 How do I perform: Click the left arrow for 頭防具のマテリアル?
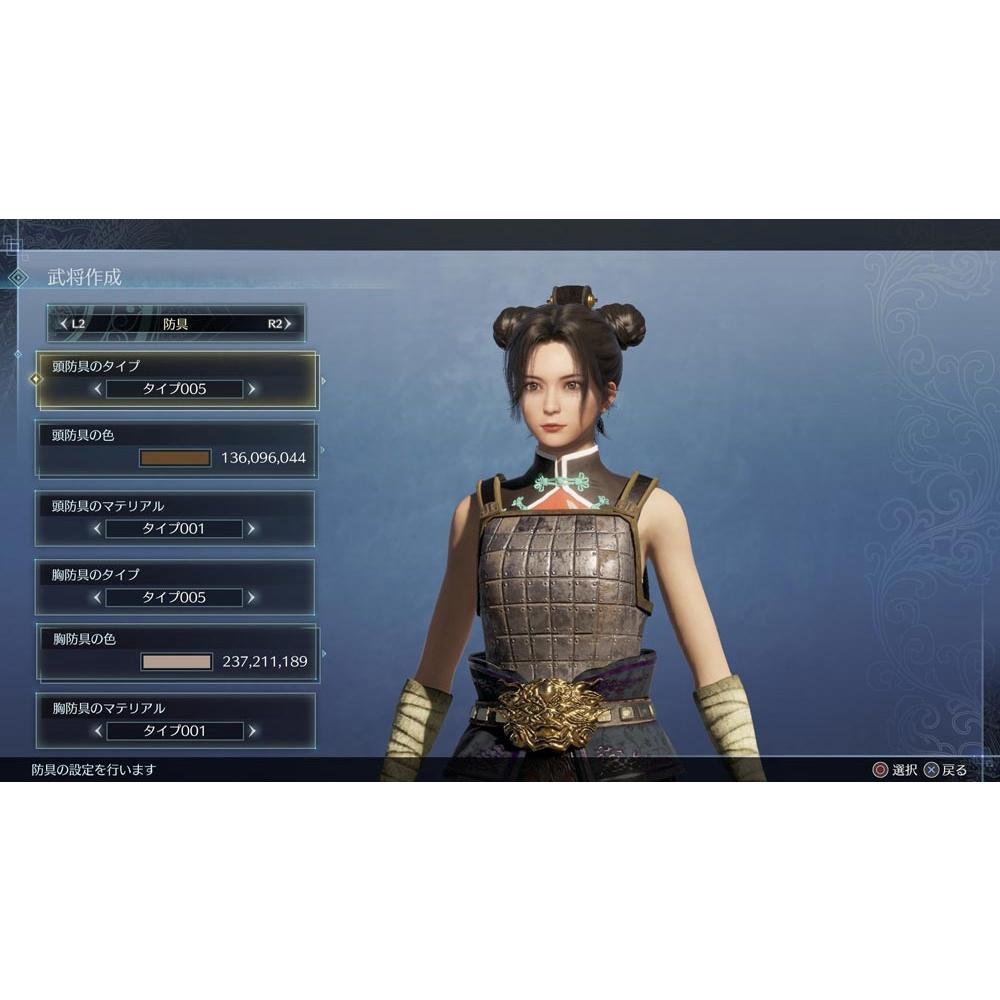pyautogui.click(x=97, y=528)
